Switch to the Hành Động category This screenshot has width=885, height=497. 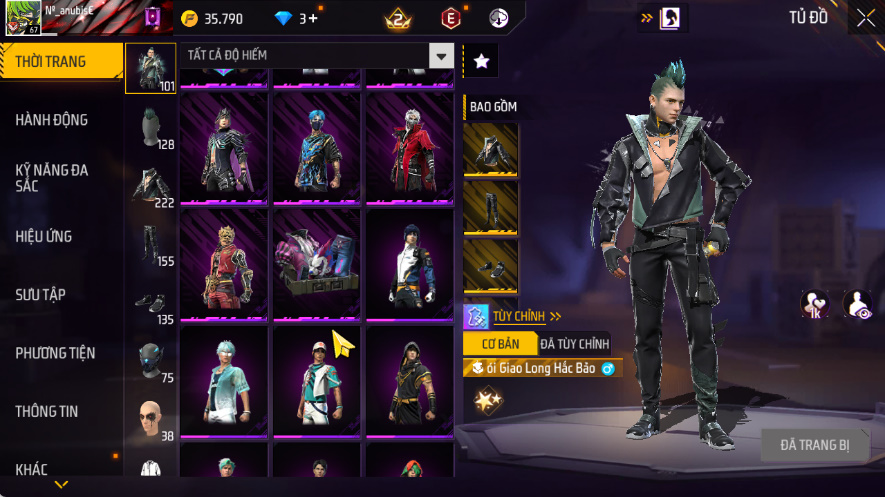[52, 120]
